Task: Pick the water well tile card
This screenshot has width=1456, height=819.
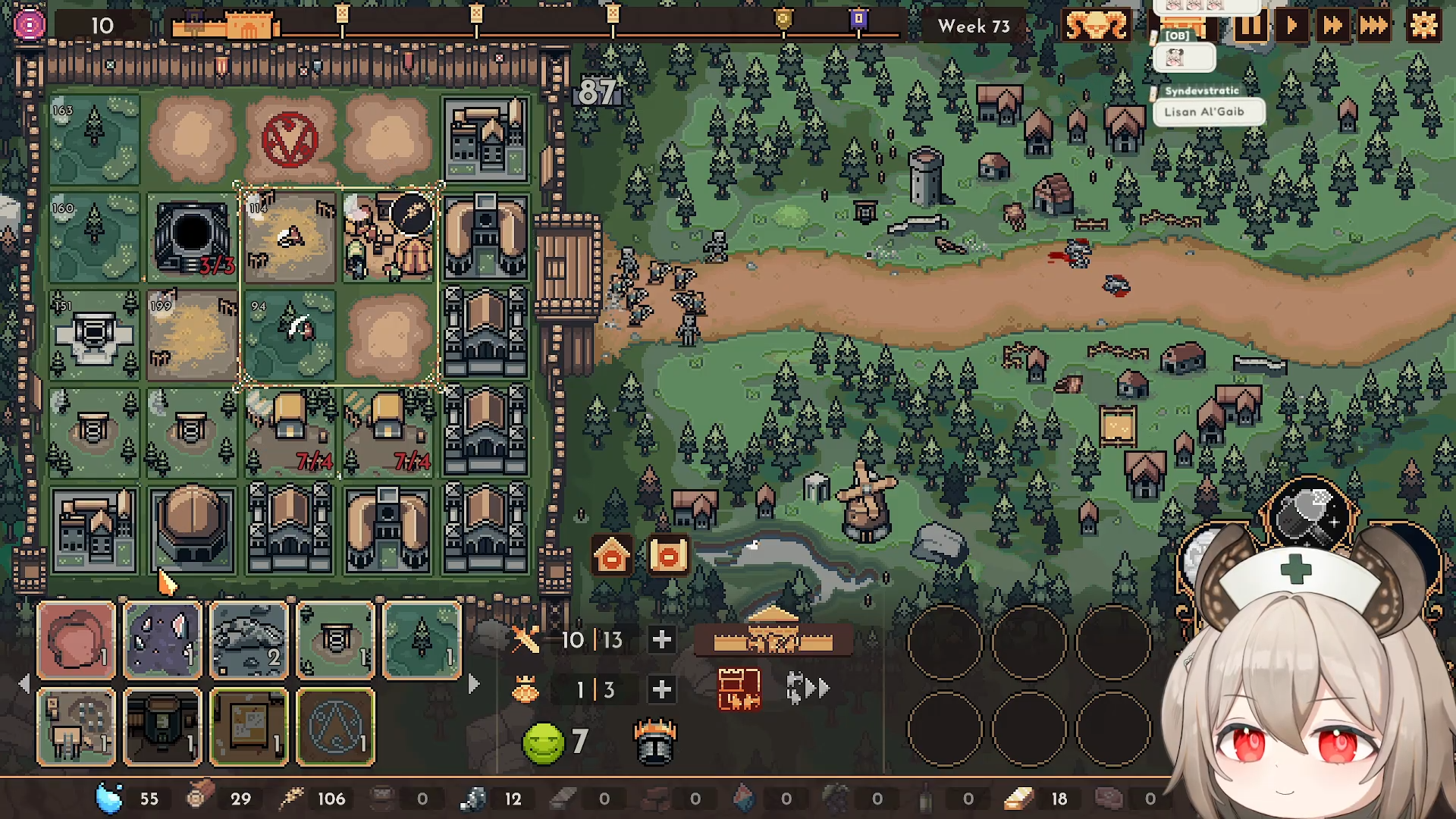Action: 336,639
